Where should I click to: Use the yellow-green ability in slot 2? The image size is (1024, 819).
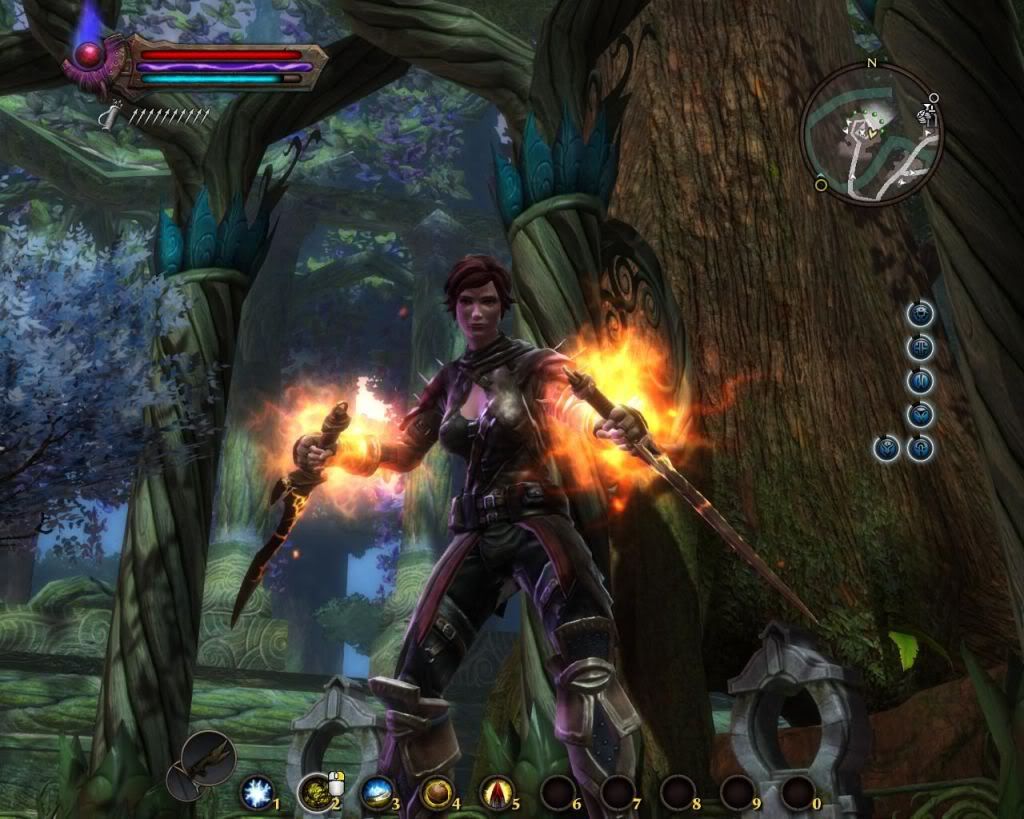click(316, 793)
